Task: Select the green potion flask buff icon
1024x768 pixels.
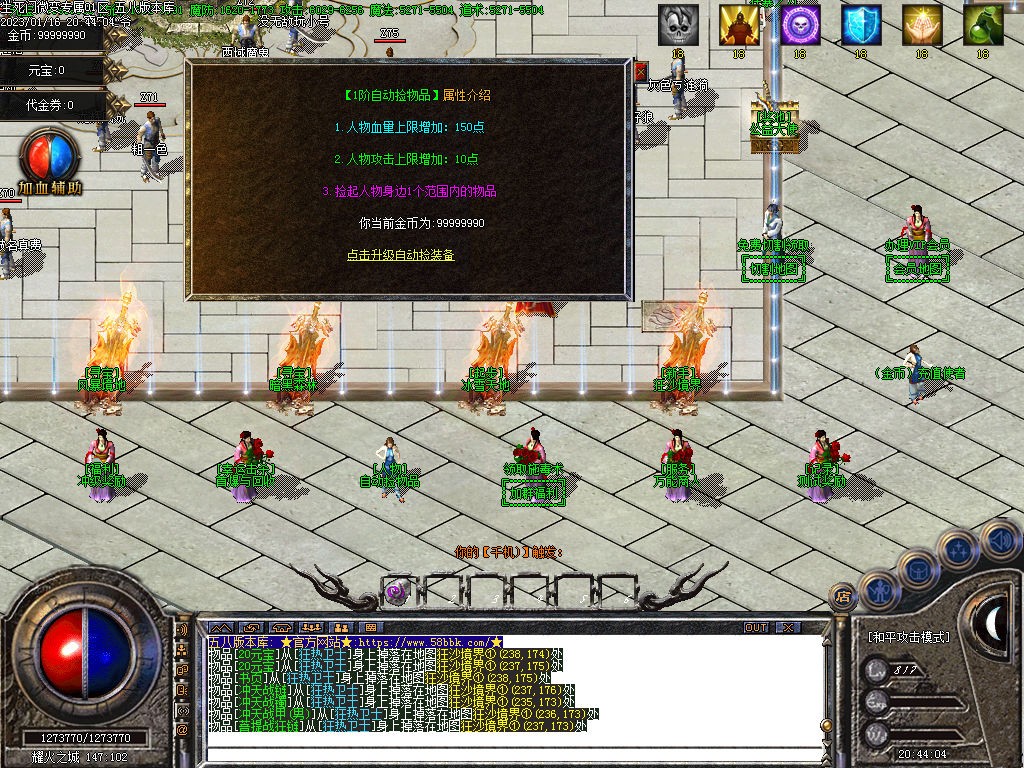Action: tap(983, 25)
